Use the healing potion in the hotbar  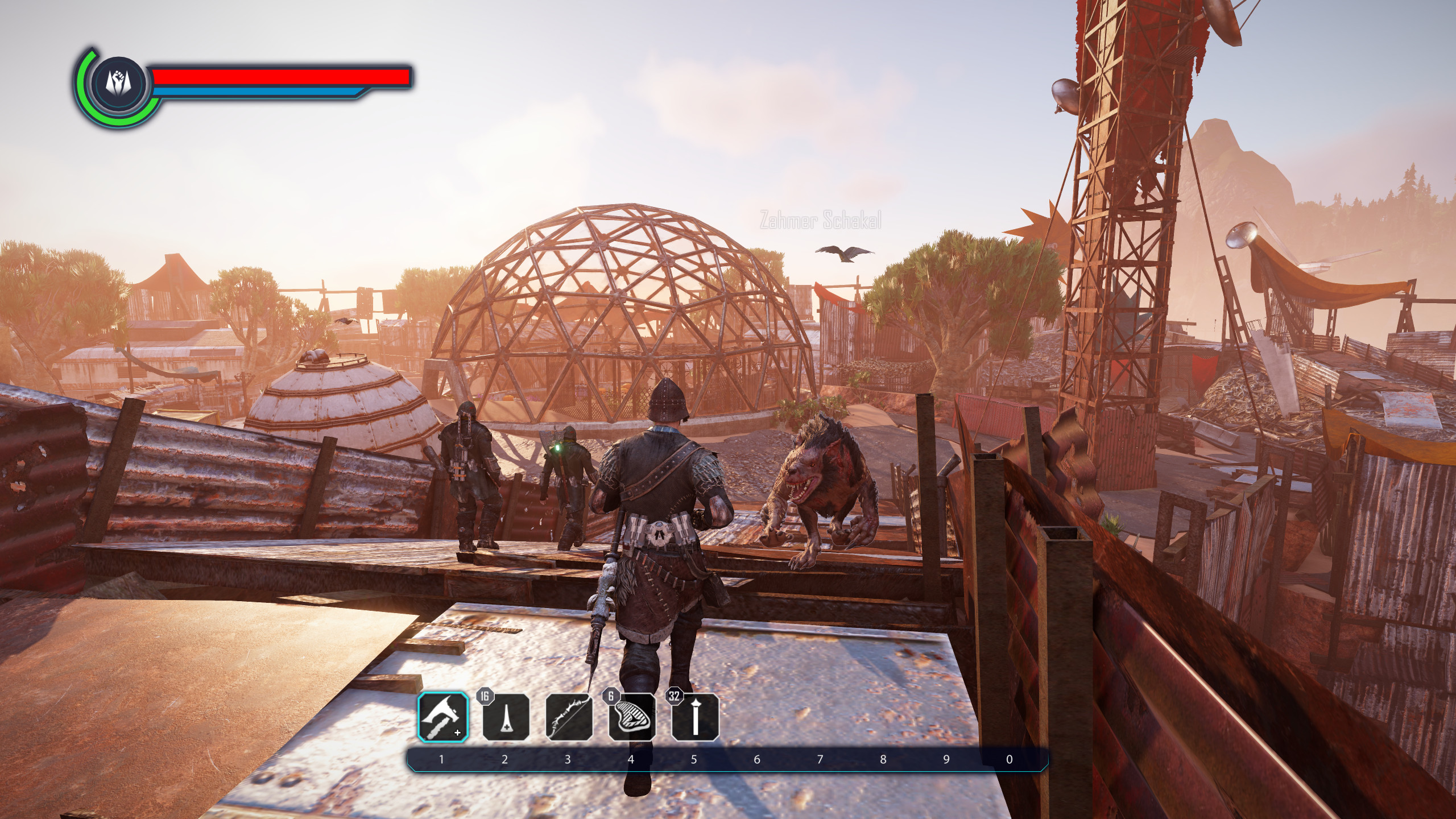pyautogui.click(x=506, y=717)
